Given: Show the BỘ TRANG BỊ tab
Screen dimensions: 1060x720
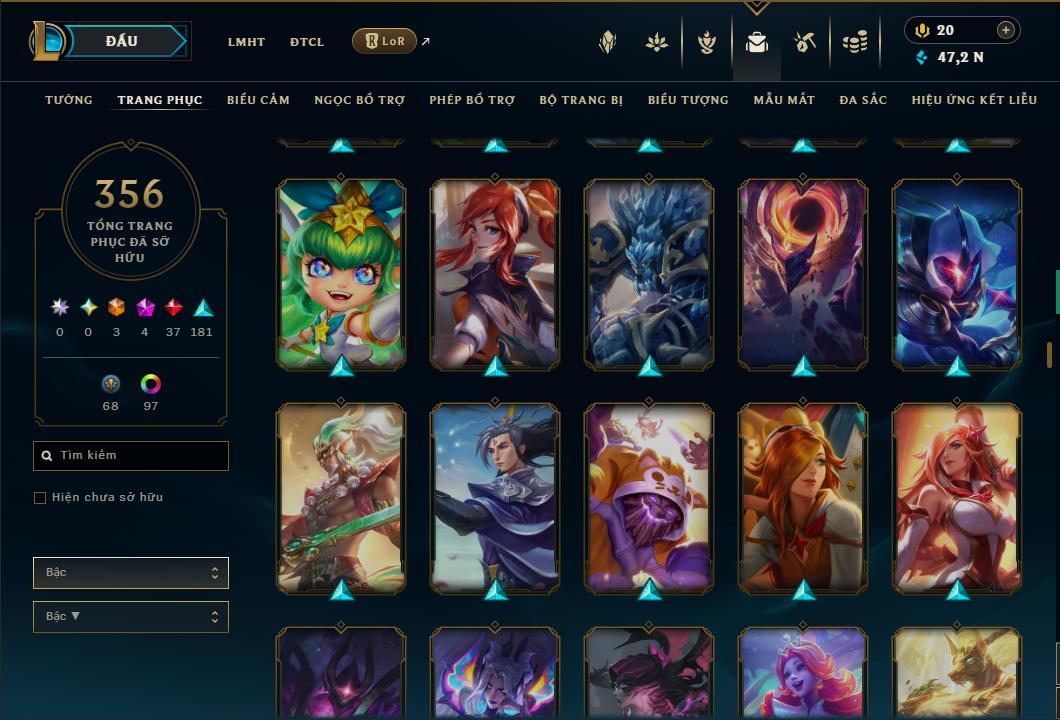Looking at the screenshot, I should click(581, 100).
